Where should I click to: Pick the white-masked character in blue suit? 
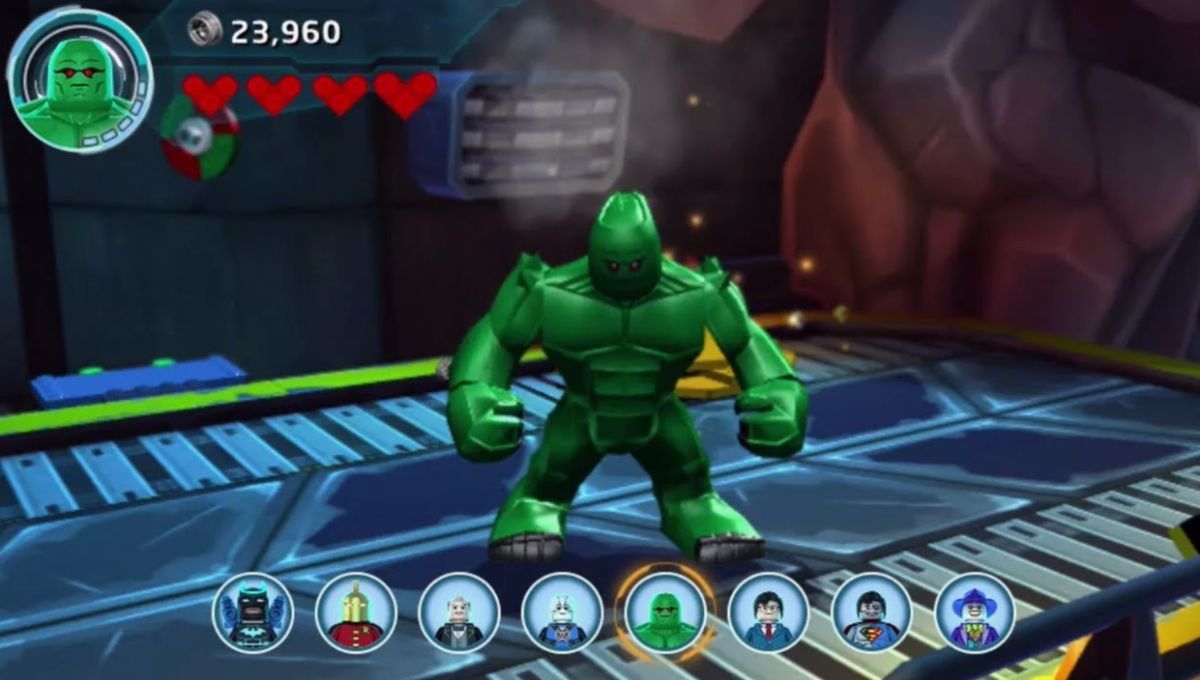[562, 613]
